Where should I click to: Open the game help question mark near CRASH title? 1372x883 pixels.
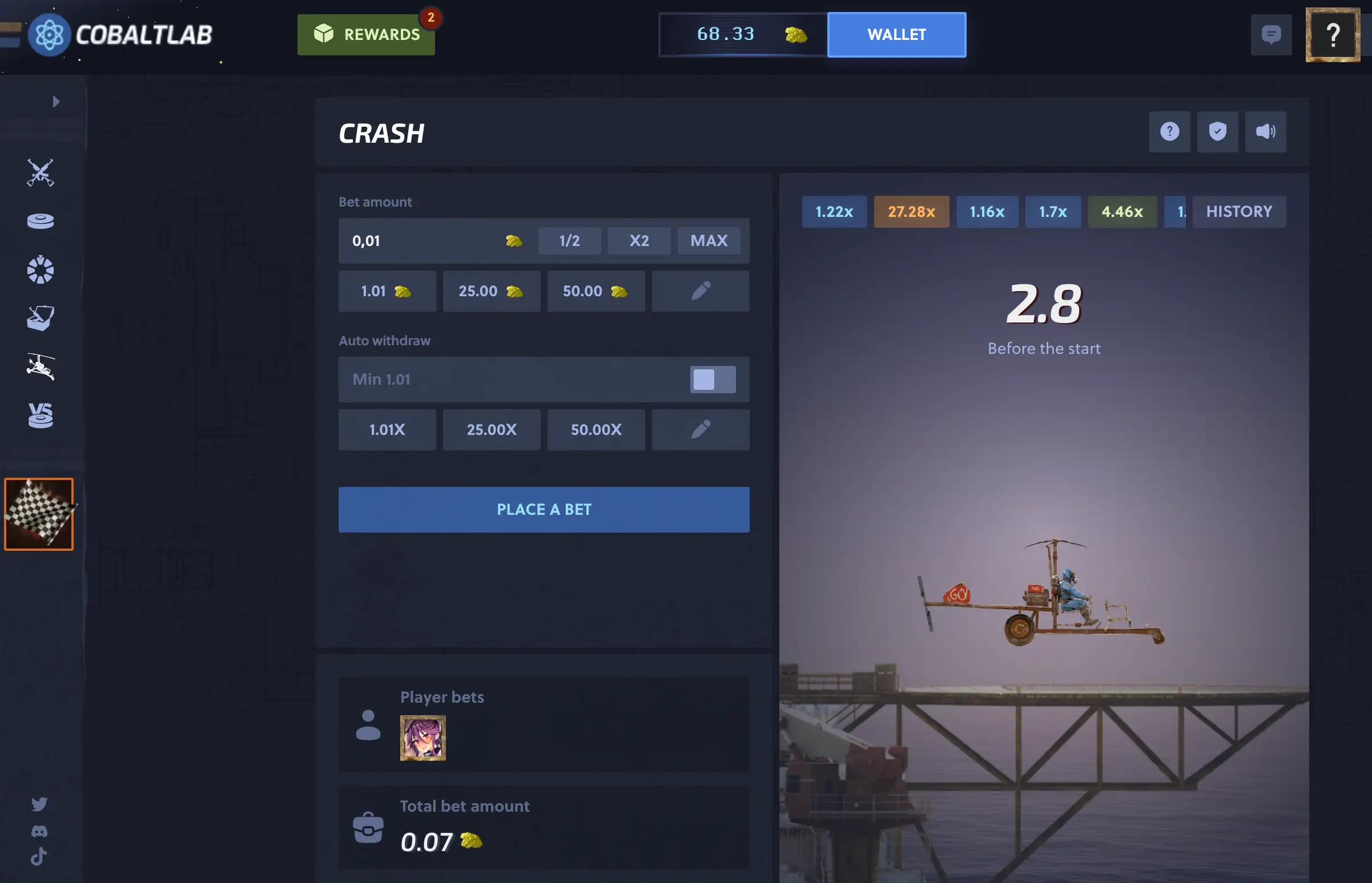point(1169,132)
